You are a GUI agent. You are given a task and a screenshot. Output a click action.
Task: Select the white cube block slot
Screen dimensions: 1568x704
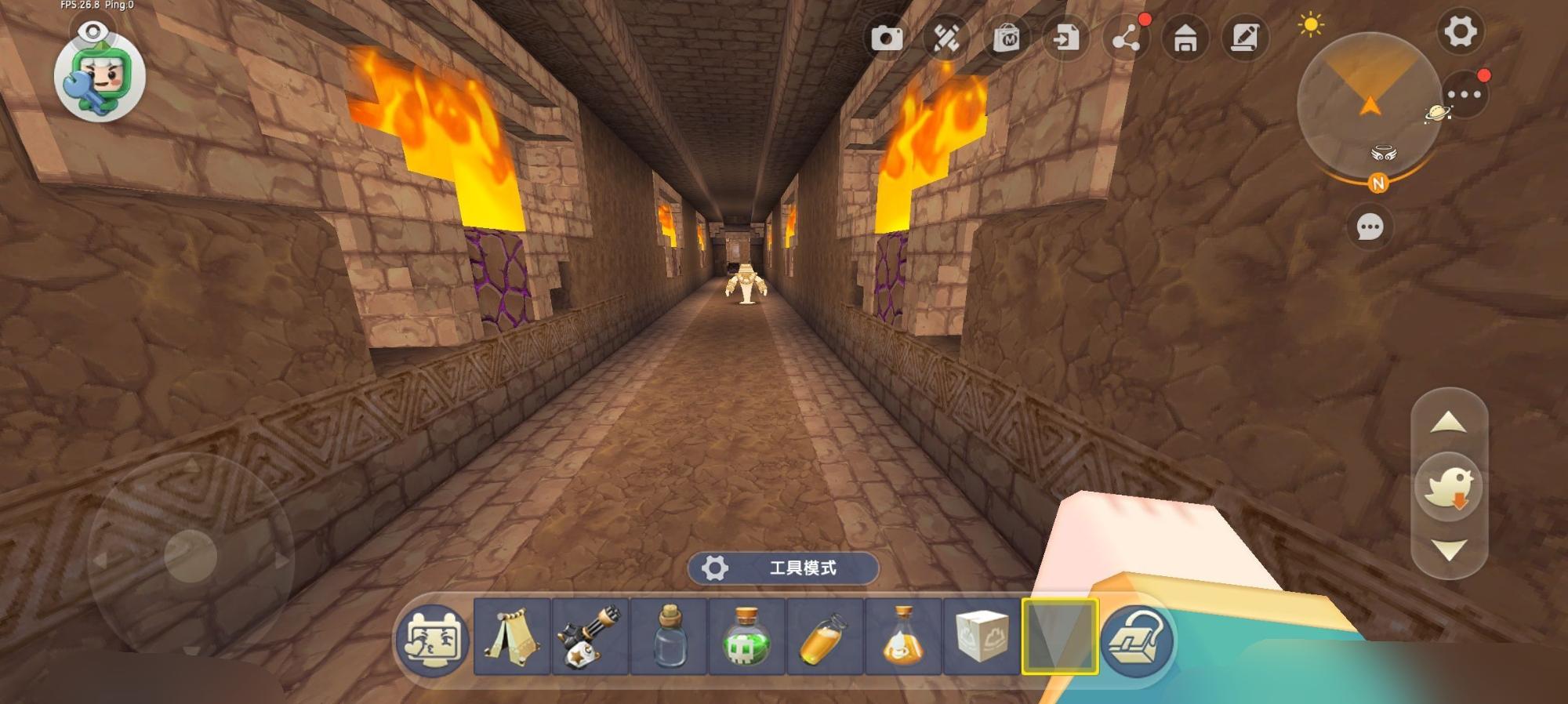[x=982, y=637]
